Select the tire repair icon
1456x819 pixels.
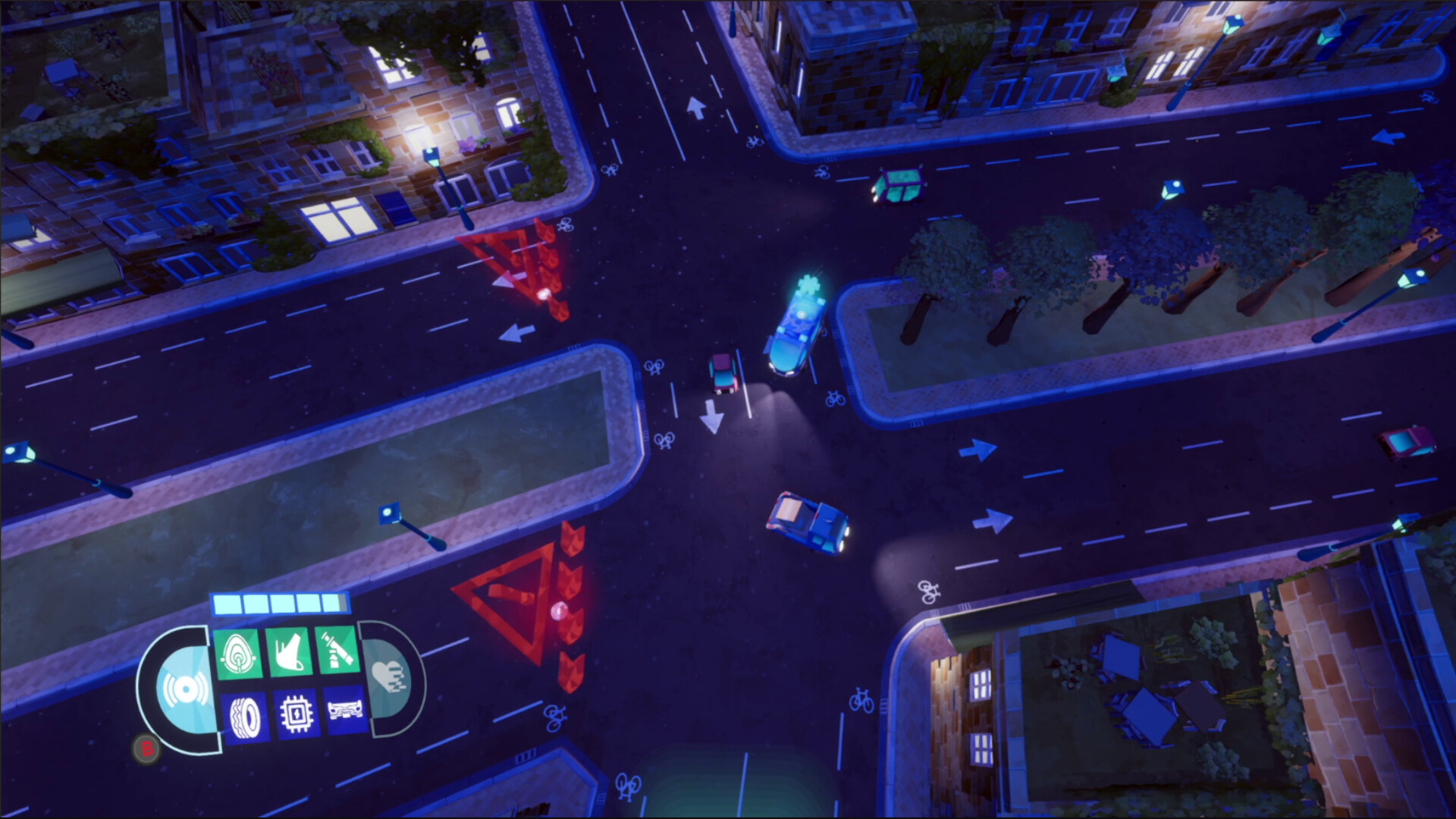246,716
